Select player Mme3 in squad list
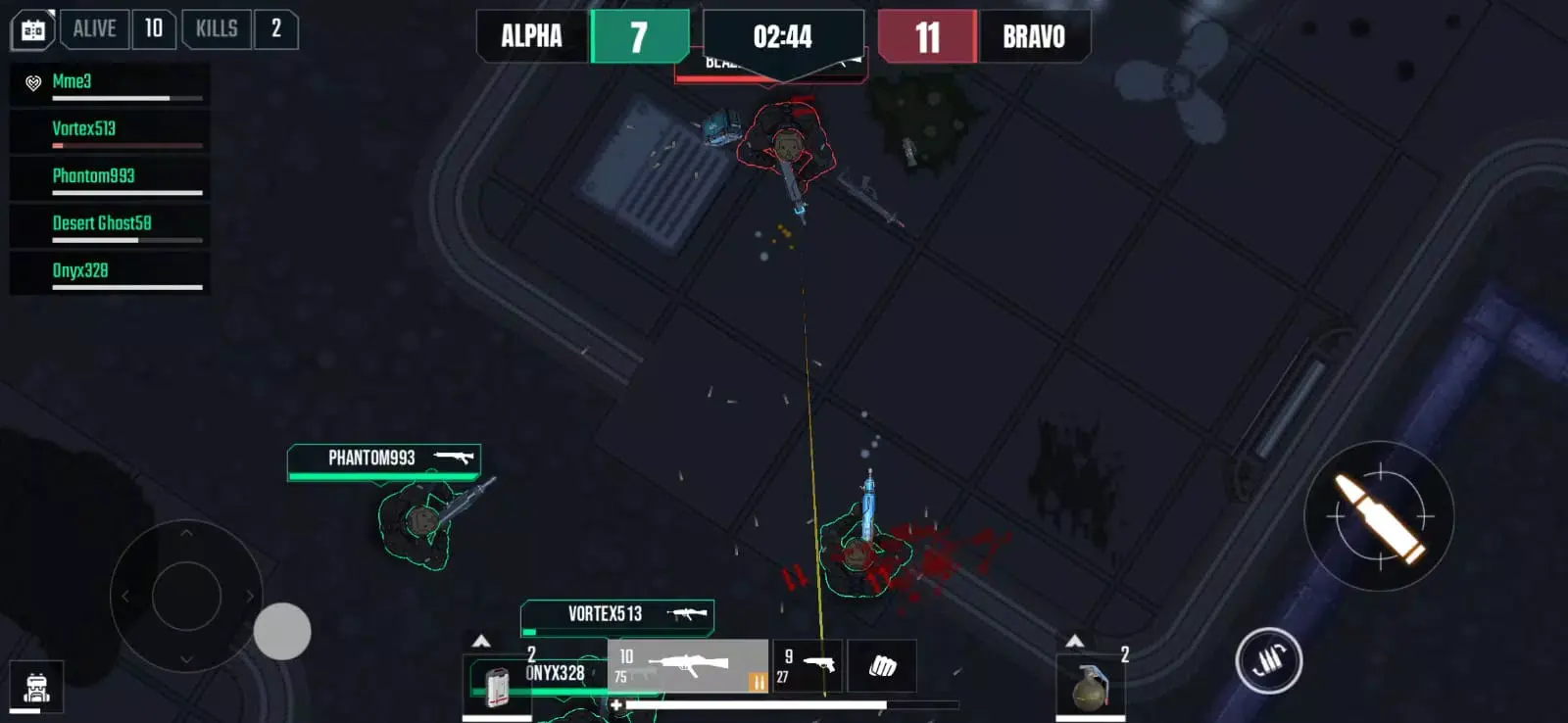Screen dimensions: 1568x723 pos(110,83)
